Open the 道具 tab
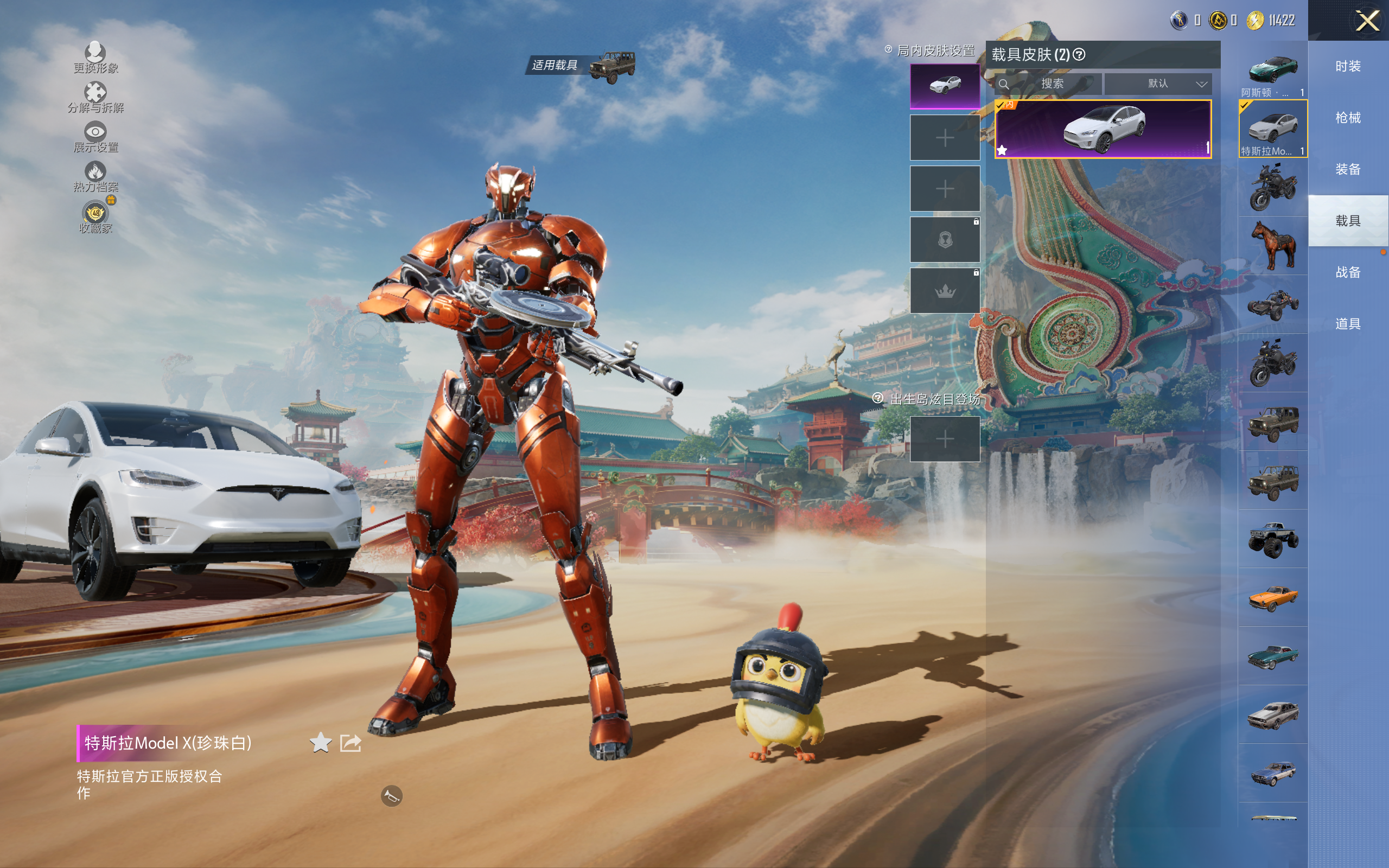 (1348, 324)
